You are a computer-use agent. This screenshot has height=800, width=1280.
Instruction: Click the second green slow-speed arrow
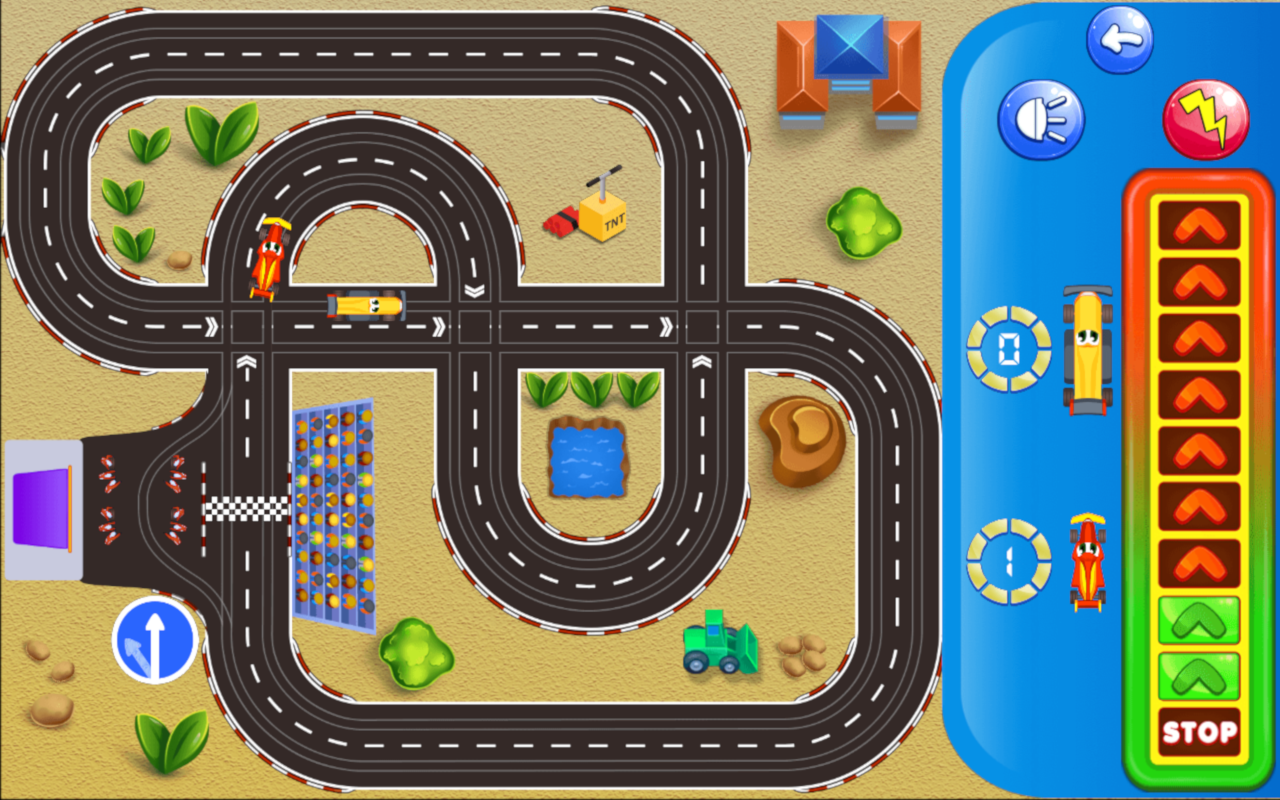point(1197,675)
